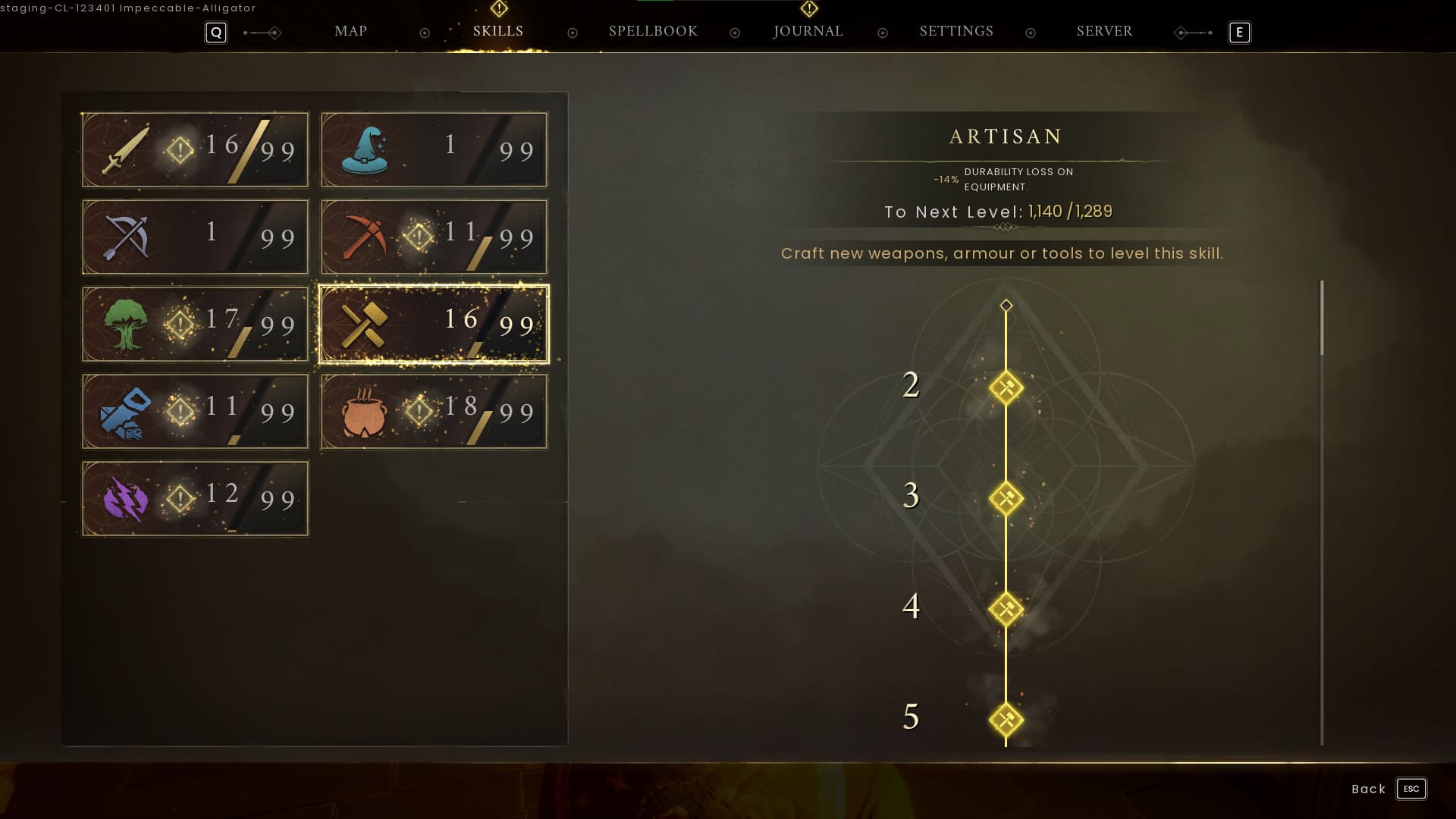Switch to the Skills tab
The image size is (1456, 819).
coord(498,31)
